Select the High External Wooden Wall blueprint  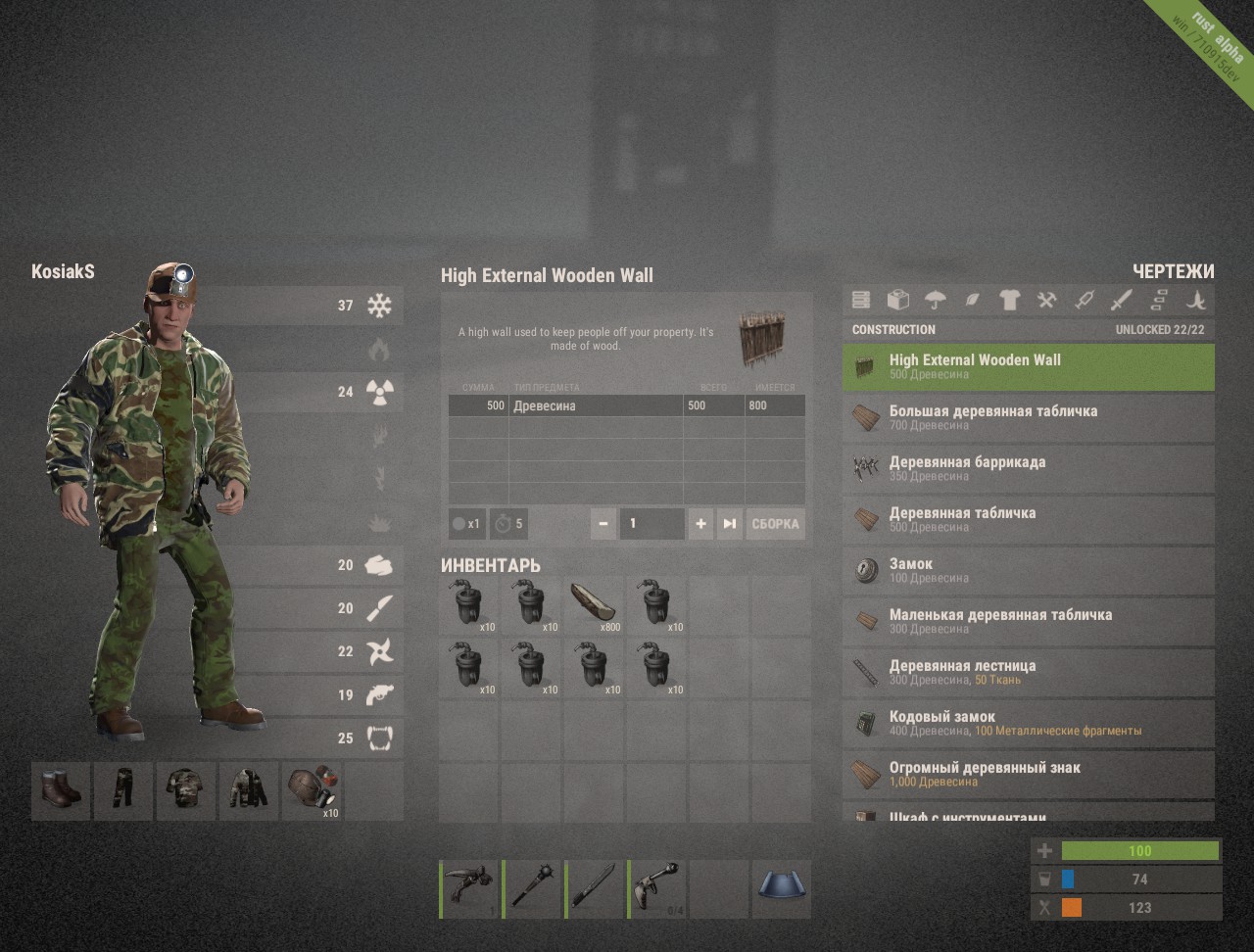pyautogui.click(x=1028, y=367)
